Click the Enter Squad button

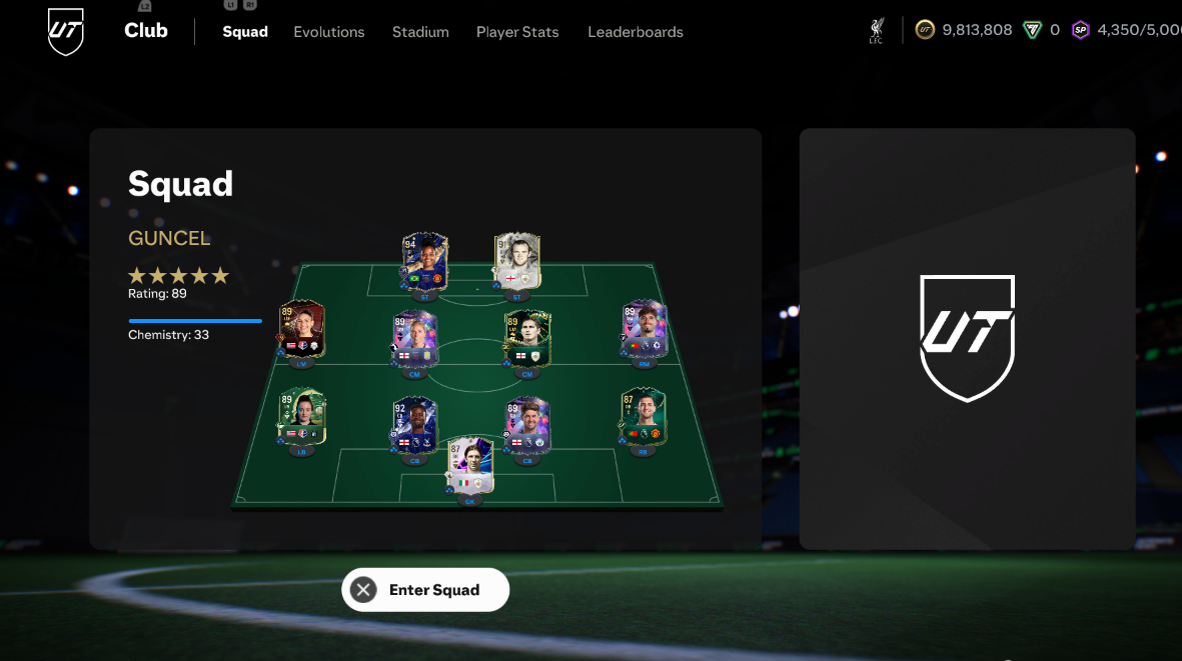click(425, 590)
